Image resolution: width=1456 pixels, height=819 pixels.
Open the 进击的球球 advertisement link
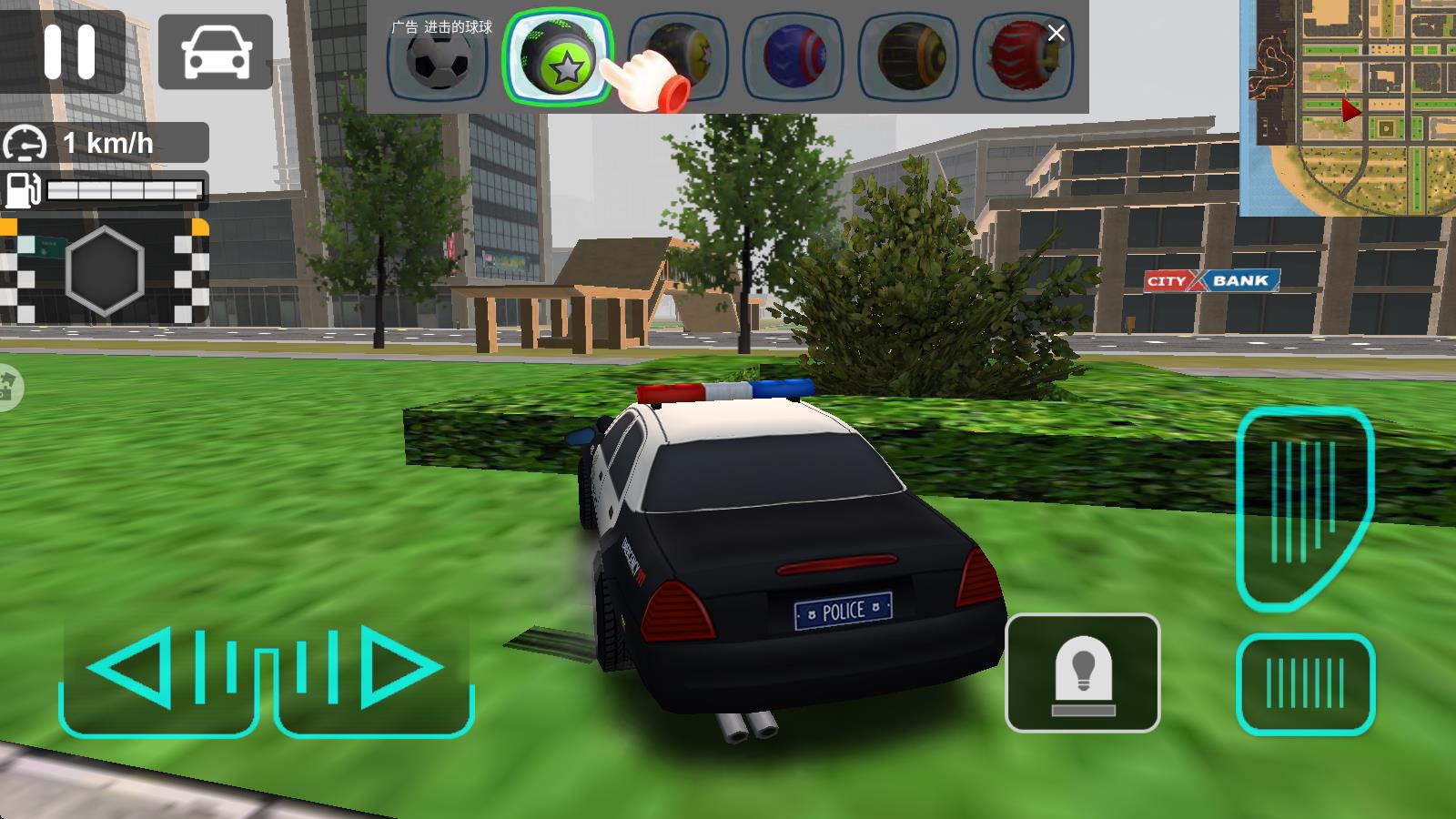click(443, 26)
